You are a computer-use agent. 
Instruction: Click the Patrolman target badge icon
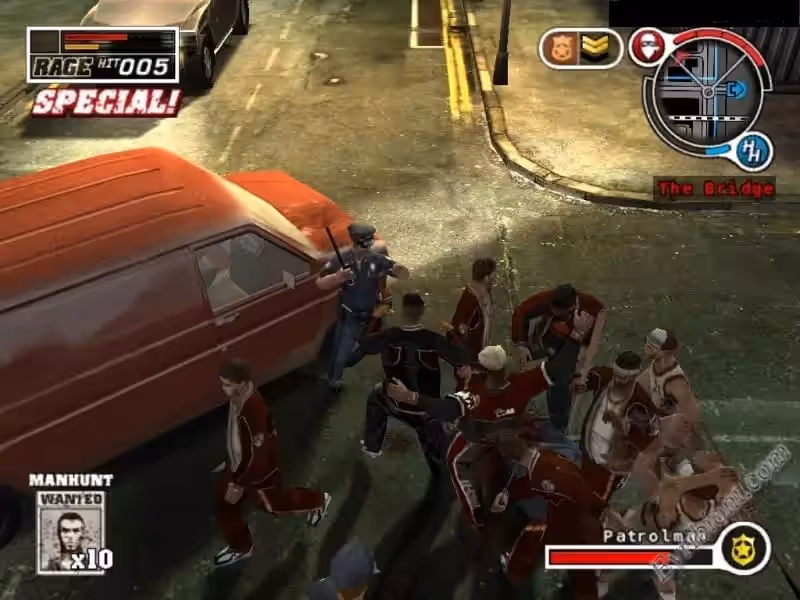click(745, 549)
